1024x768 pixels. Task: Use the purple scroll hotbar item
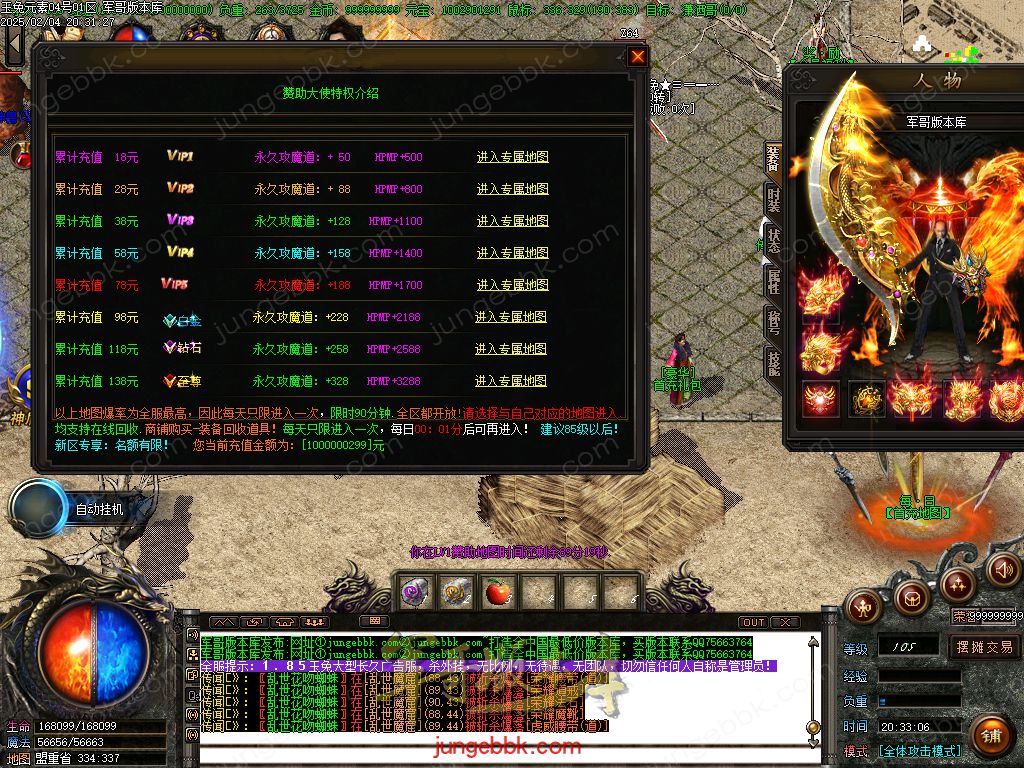[413, 593]
